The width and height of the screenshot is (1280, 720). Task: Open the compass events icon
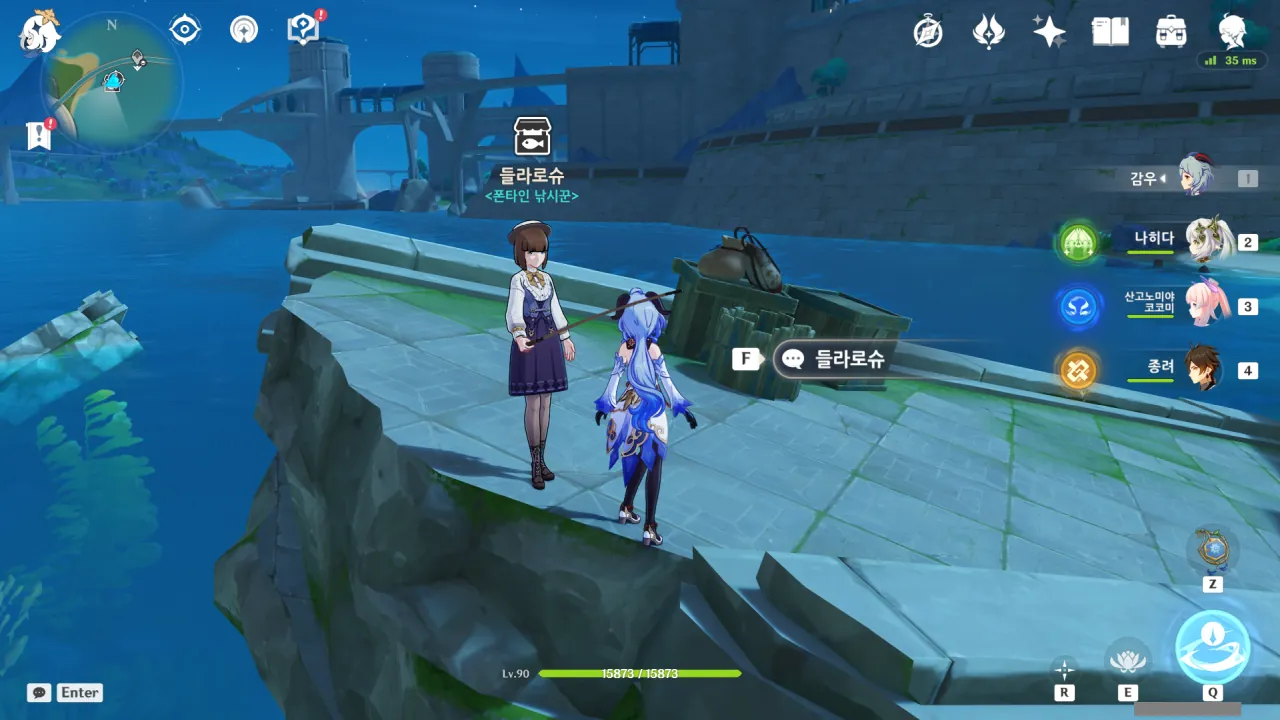(x=928, y=32)
